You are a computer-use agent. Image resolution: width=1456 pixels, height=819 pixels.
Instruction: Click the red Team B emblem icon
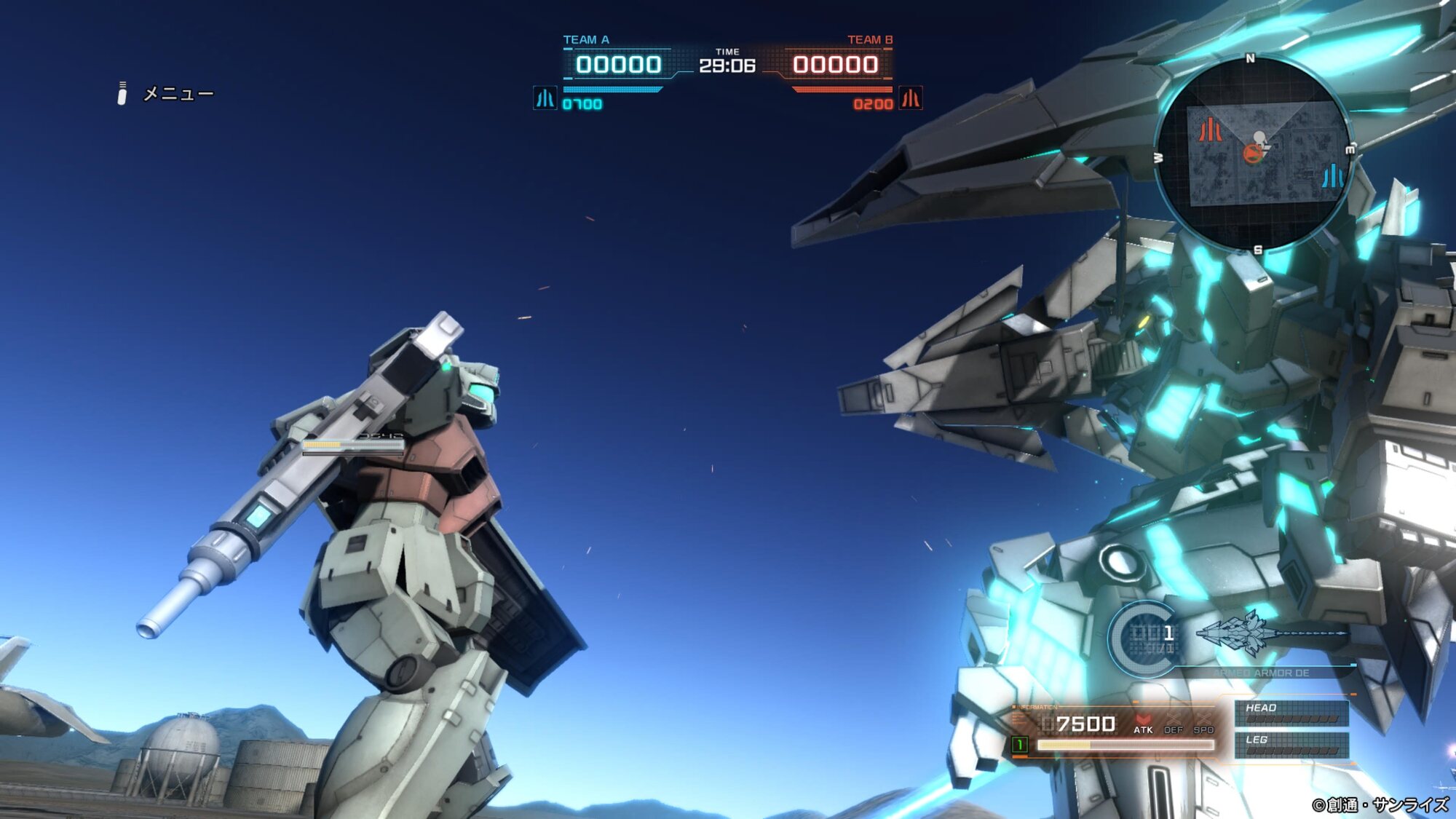(911, 98)
